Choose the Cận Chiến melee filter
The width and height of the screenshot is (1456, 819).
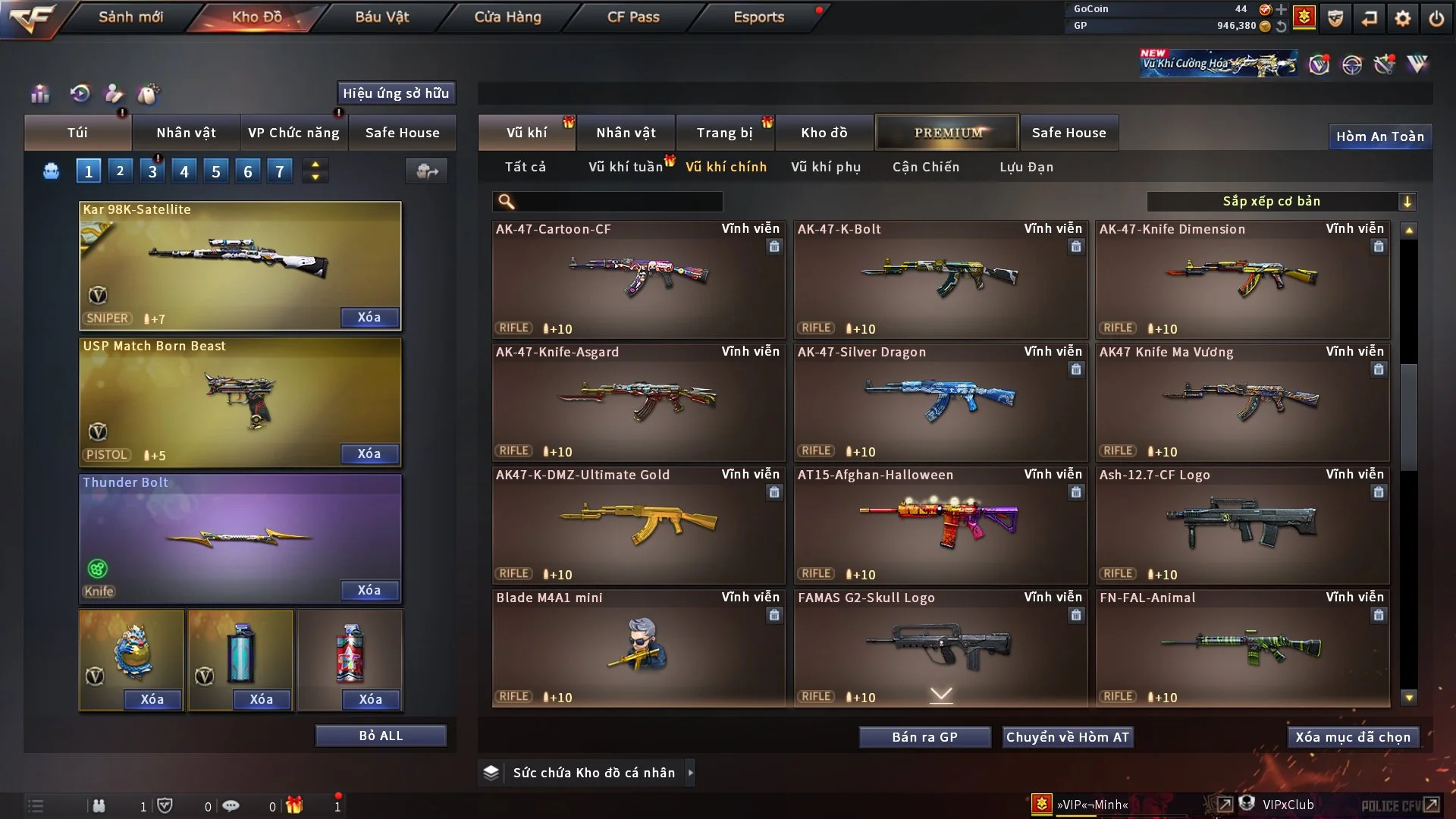pos(925,167)
